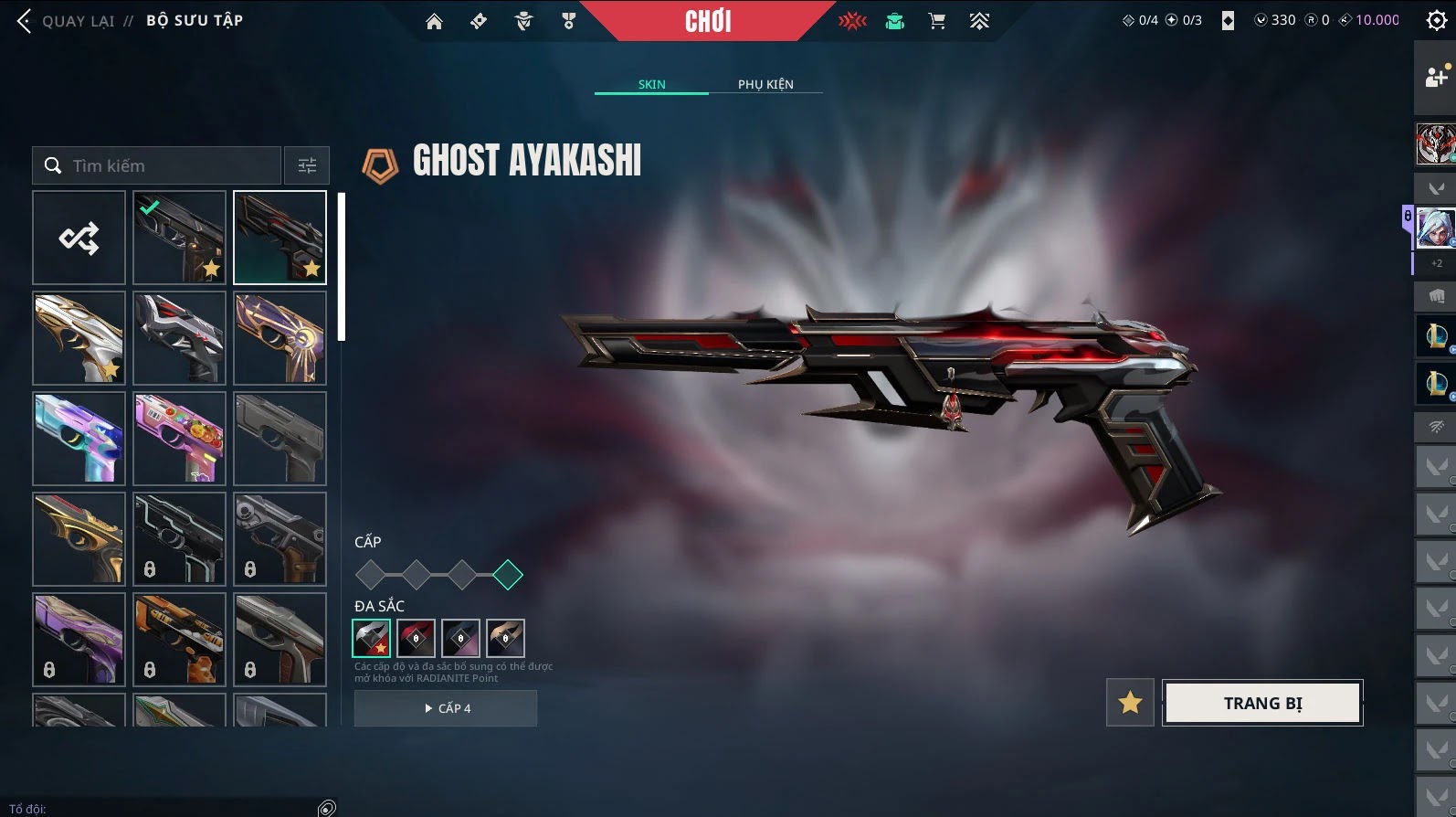Pick the white and gold Ghost skin
This screenshot has width=1456, height=817.
tap(79, 338)
